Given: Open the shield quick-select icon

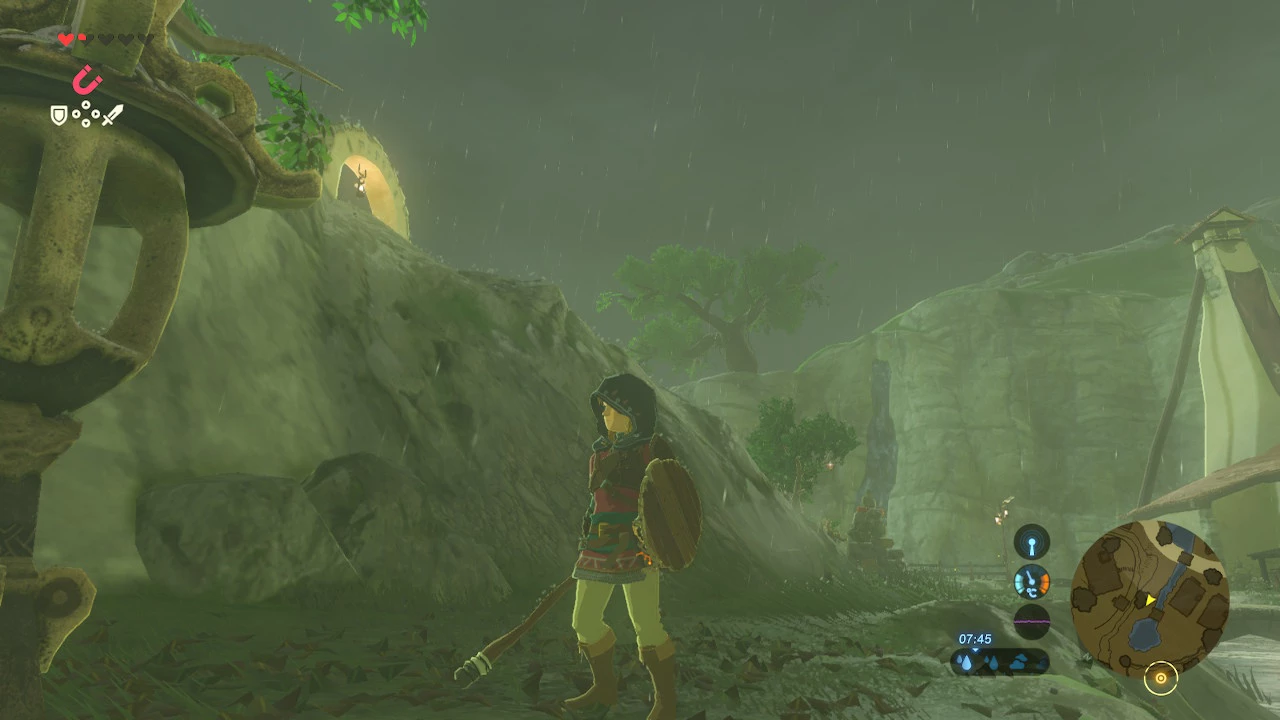Looking at the screenshot, I should pyautogui.click(x=60, y=116).
